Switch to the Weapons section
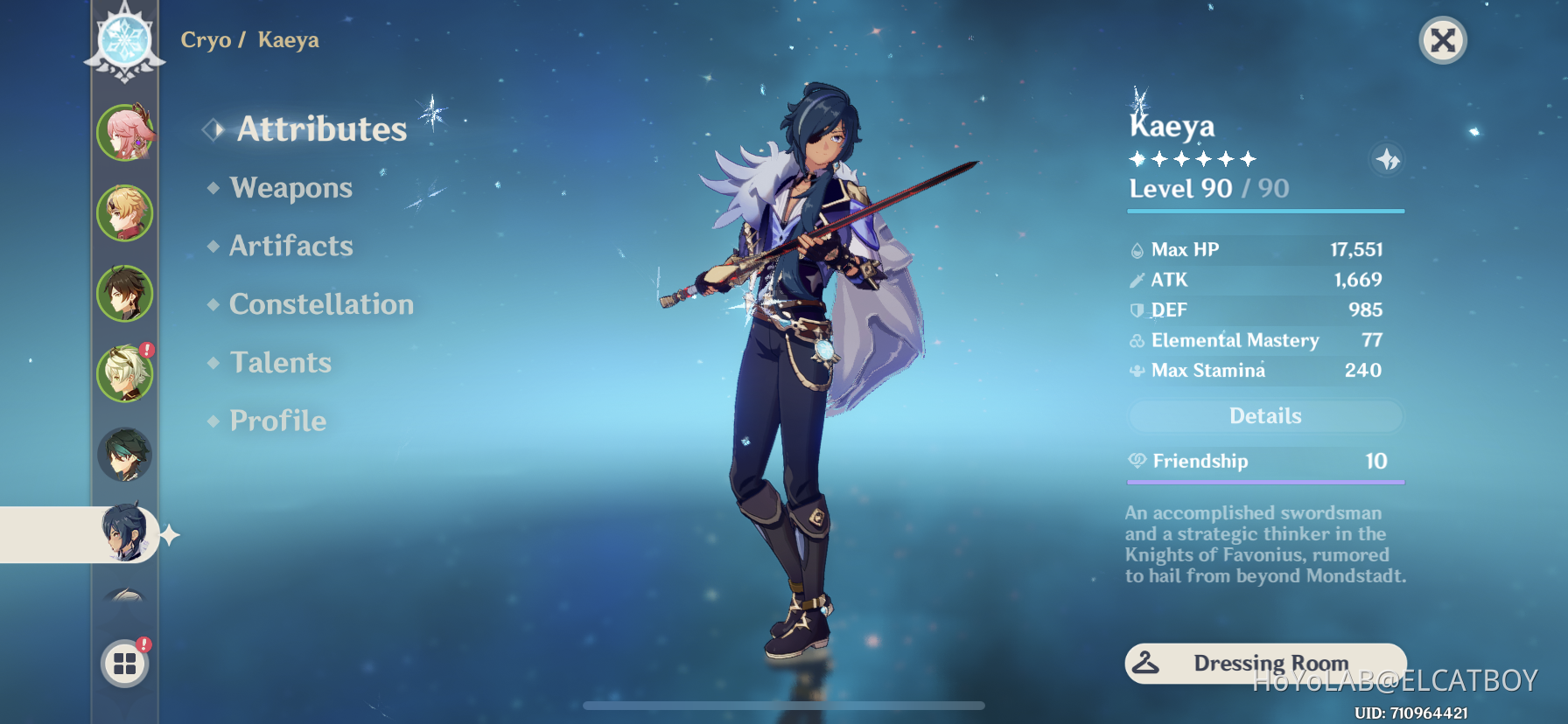This screenshot has width=1568, height=724. [290, 187]
